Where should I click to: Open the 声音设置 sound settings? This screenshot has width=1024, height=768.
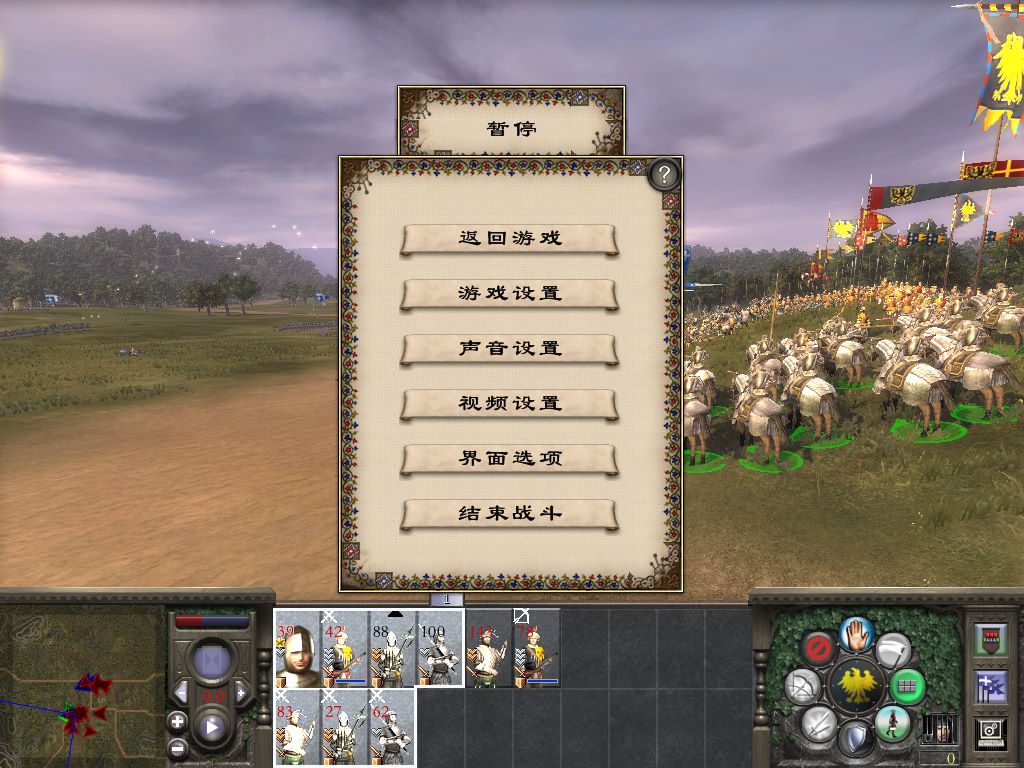point(509,349)
